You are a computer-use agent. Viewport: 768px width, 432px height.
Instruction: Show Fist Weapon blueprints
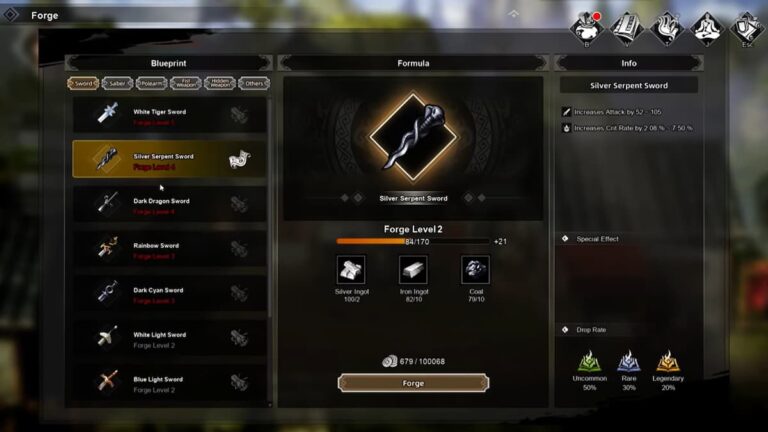point(185,84)
